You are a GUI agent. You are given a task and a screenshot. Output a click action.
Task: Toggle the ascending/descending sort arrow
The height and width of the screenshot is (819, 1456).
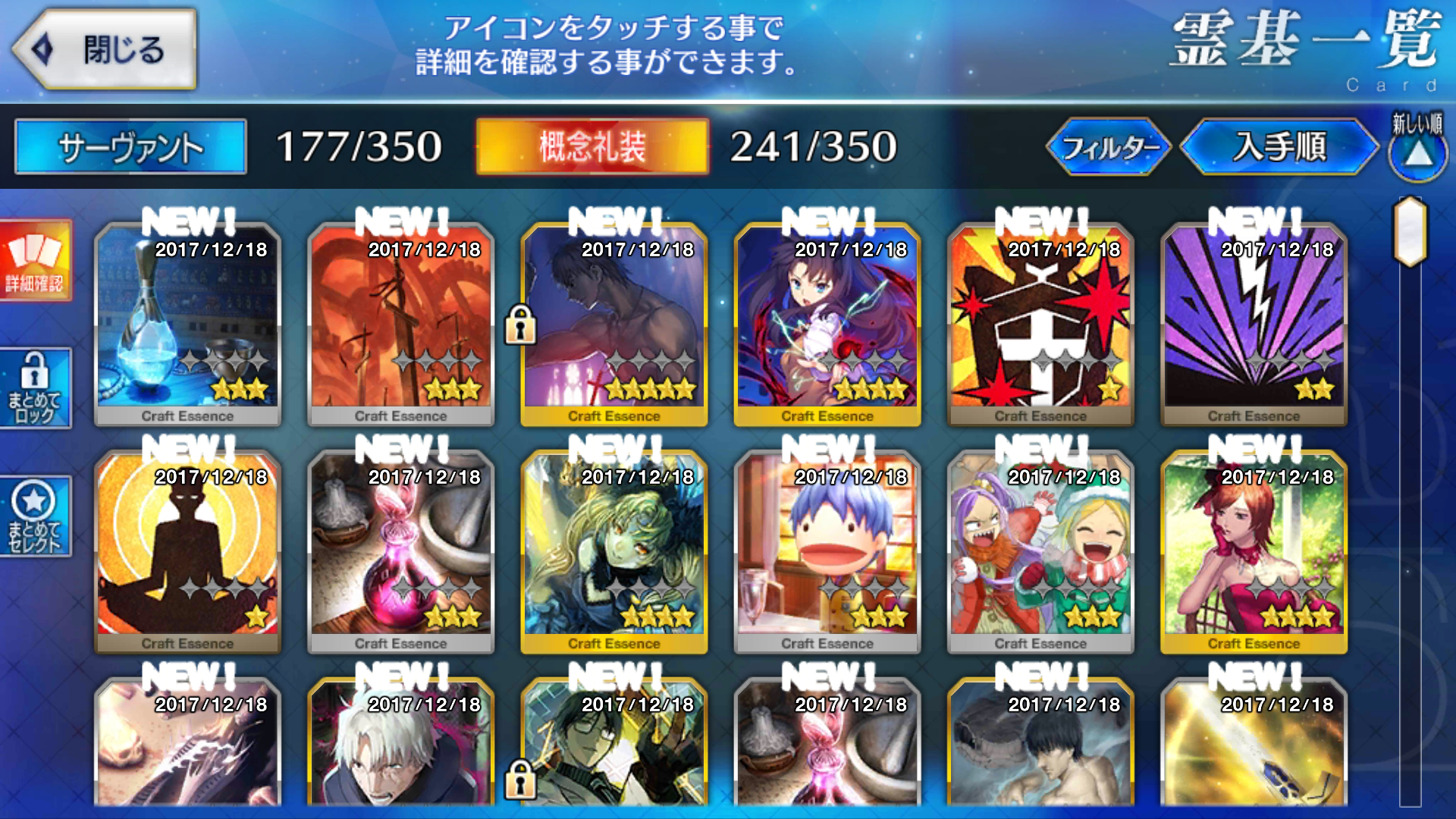1417,151
